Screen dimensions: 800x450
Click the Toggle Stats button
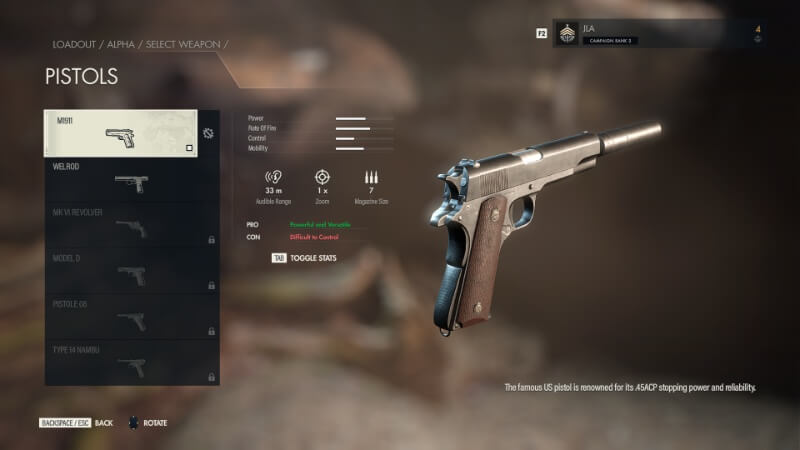click(305, 258)
